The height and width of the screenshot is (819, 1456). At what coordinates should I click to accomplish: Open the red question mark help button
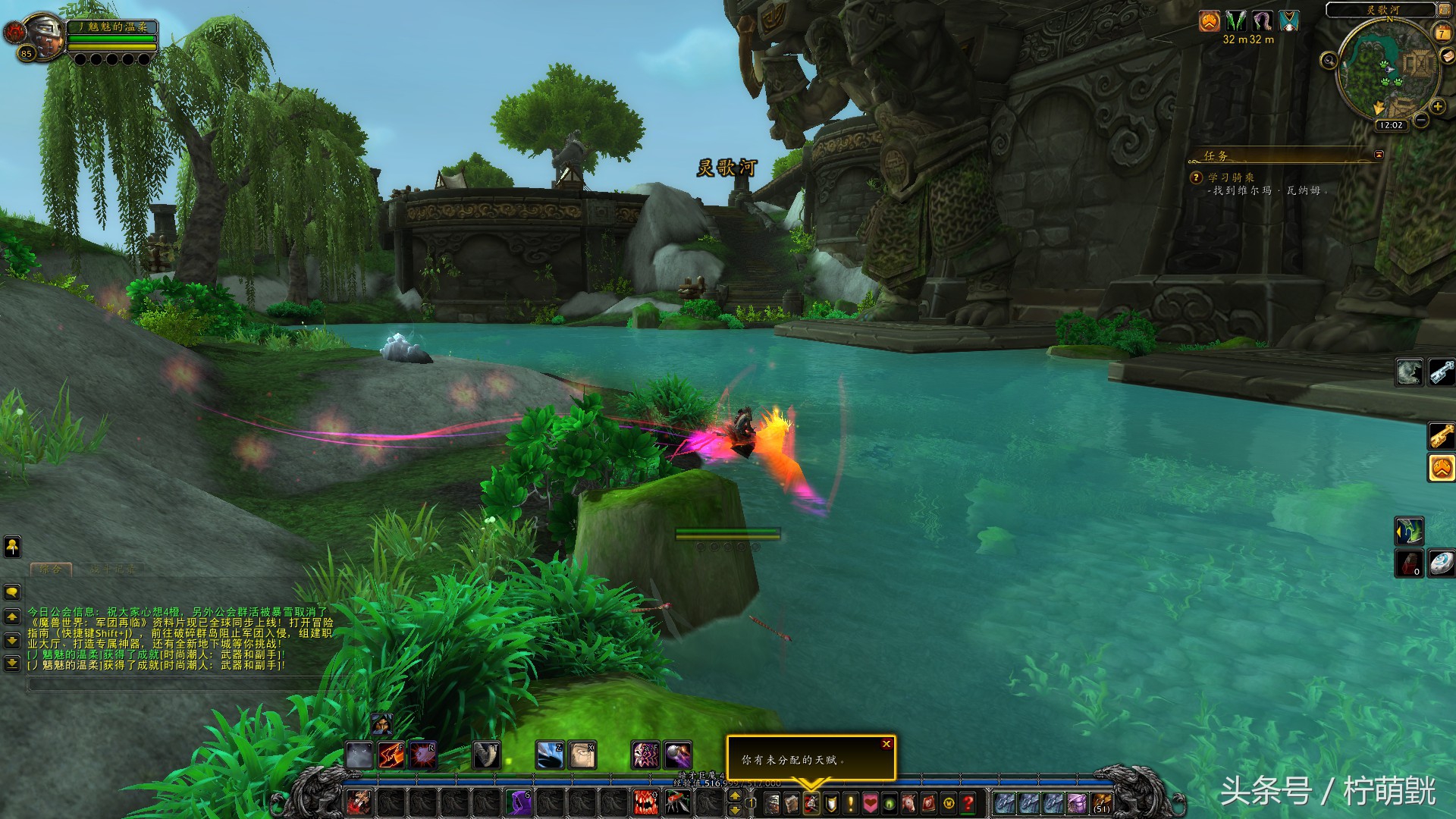point(968,803)
